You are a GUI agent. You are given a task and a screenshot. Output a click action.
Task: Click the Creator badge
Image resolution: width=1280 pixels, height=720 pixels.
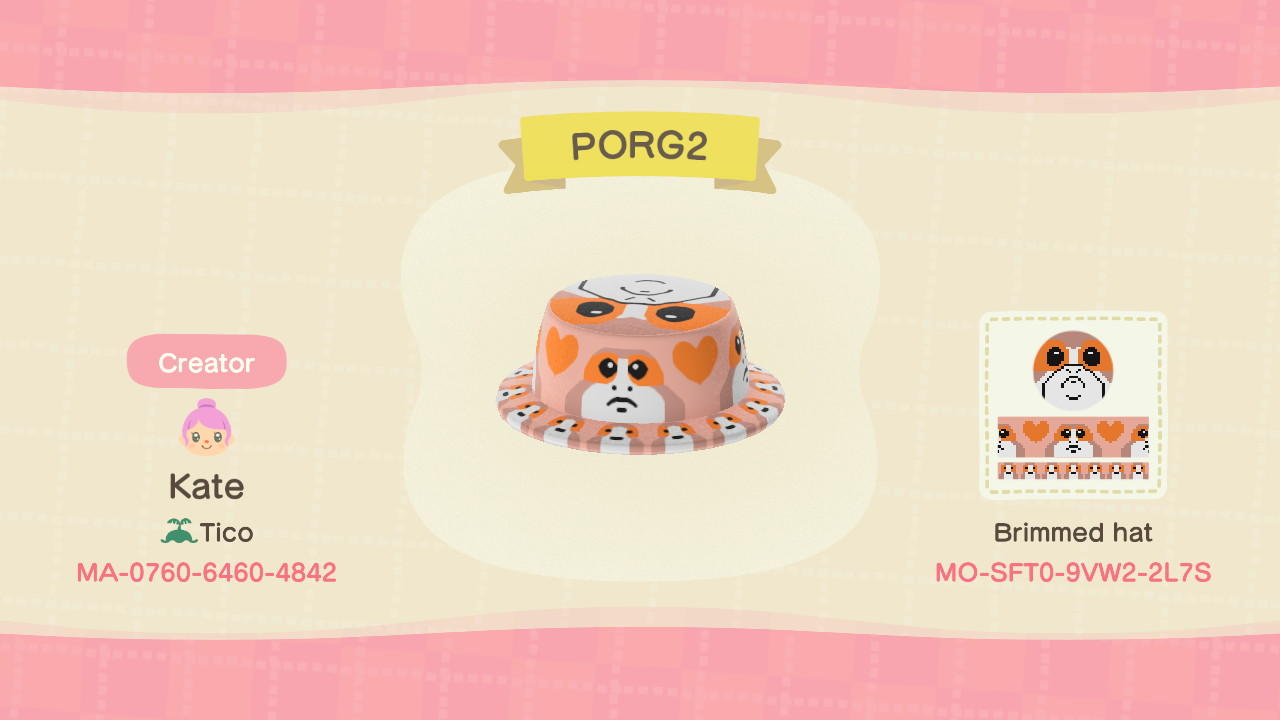[x=206, y=362]
